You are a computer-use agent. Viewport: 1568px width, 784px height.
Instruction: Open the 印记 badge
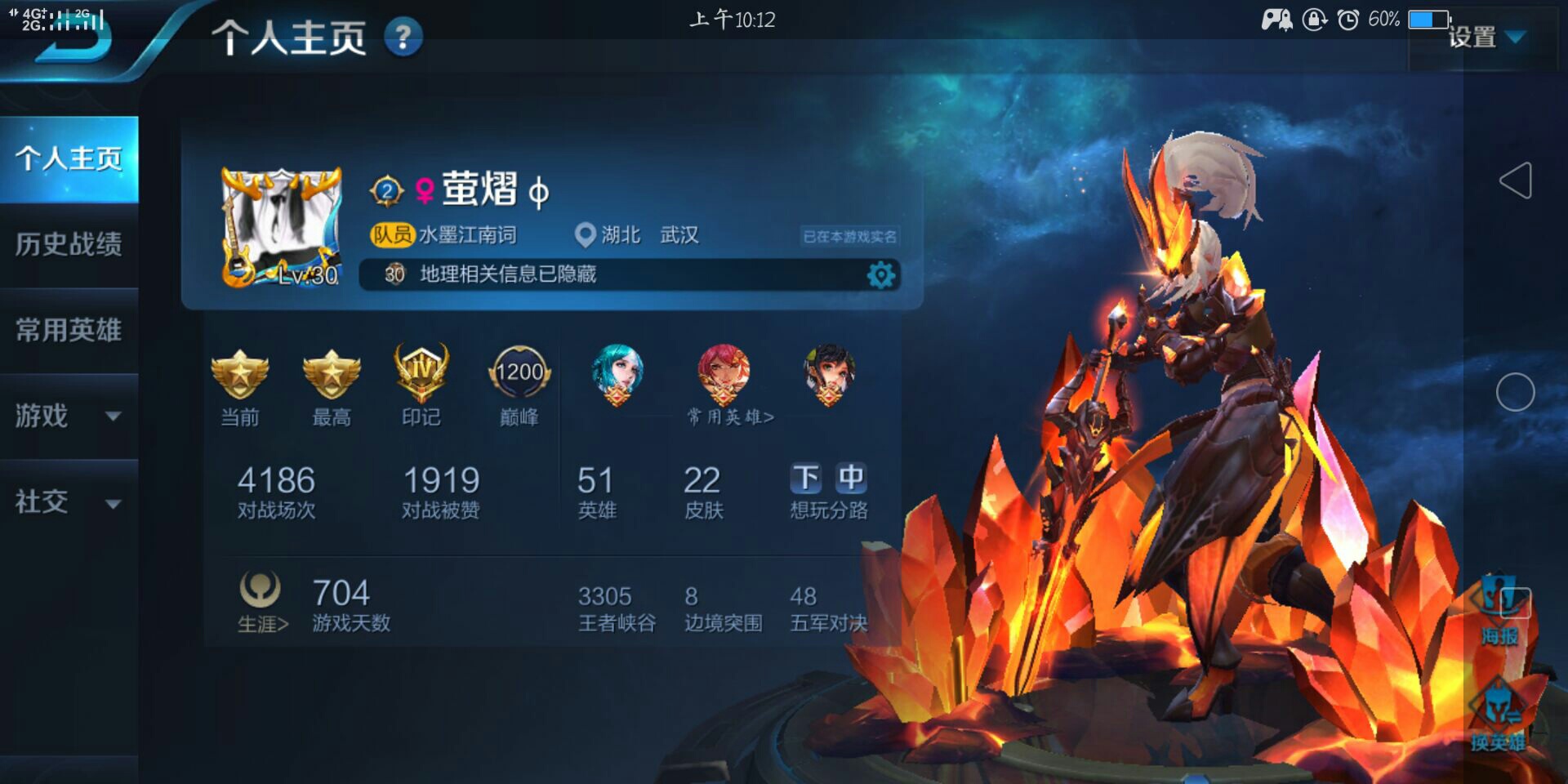(x=421, y=374)
